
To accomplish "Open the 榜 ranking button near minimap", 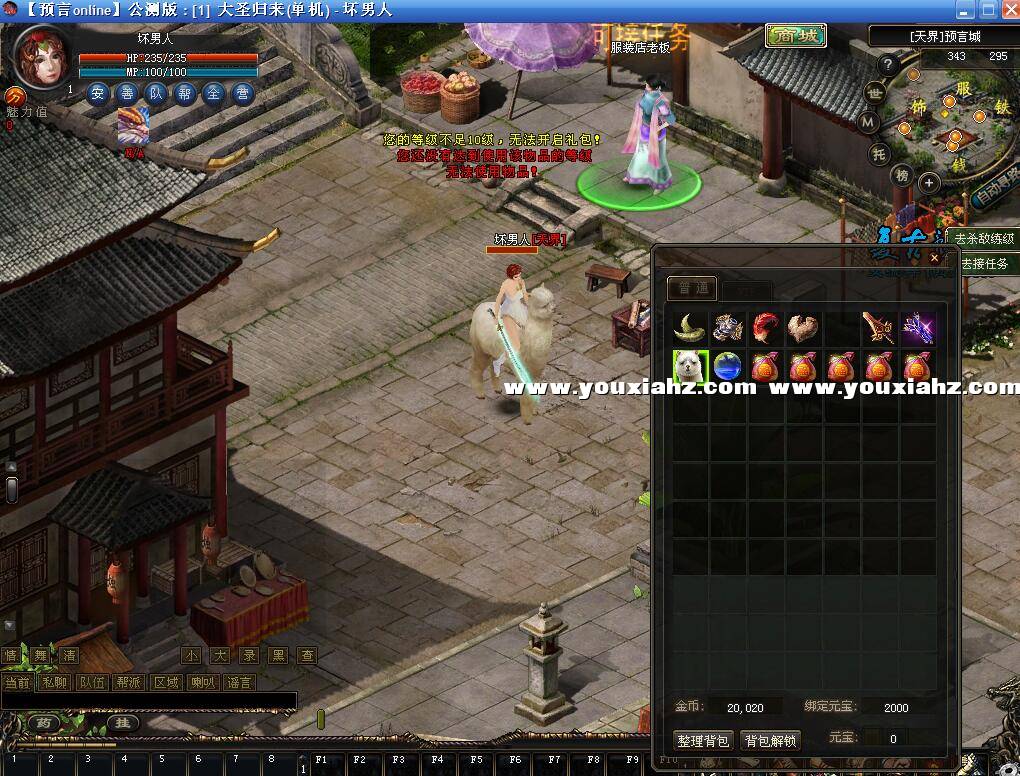I will 902,176.
